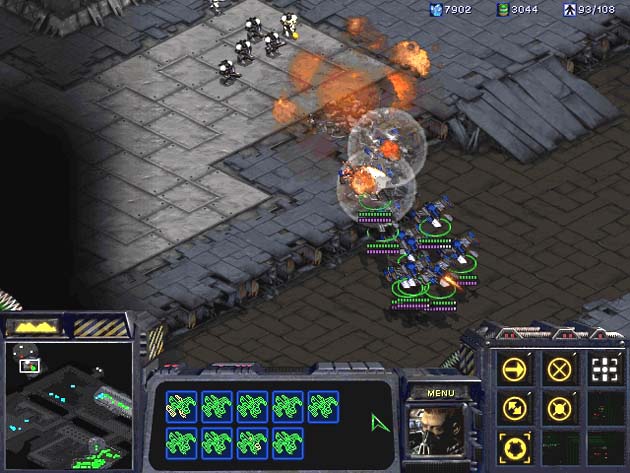Click the striped button above the minimap
The image size is (630, 473).
coord(101,327)
